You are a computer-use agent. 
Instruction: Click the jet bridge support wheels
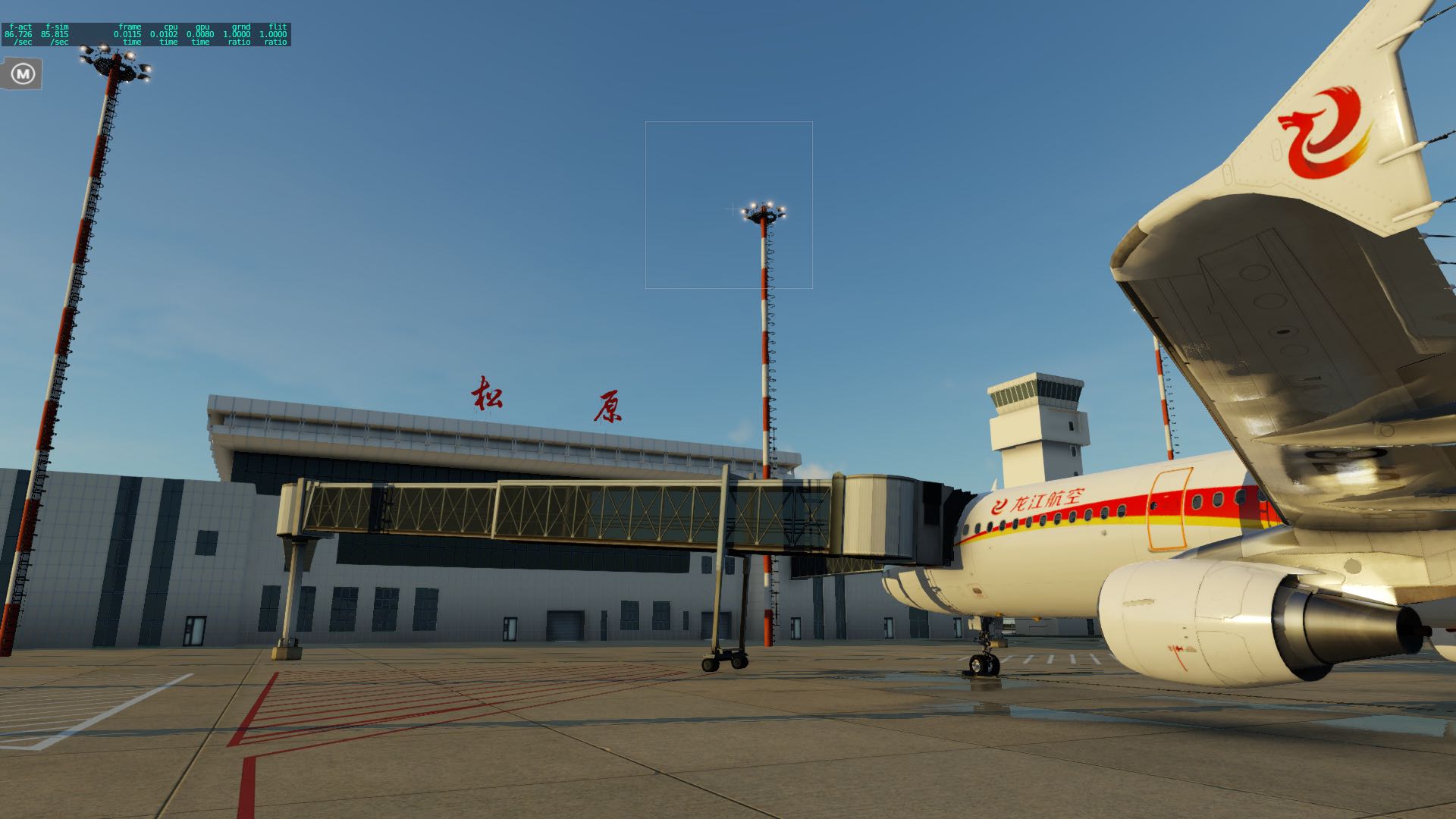coord(724,664)
